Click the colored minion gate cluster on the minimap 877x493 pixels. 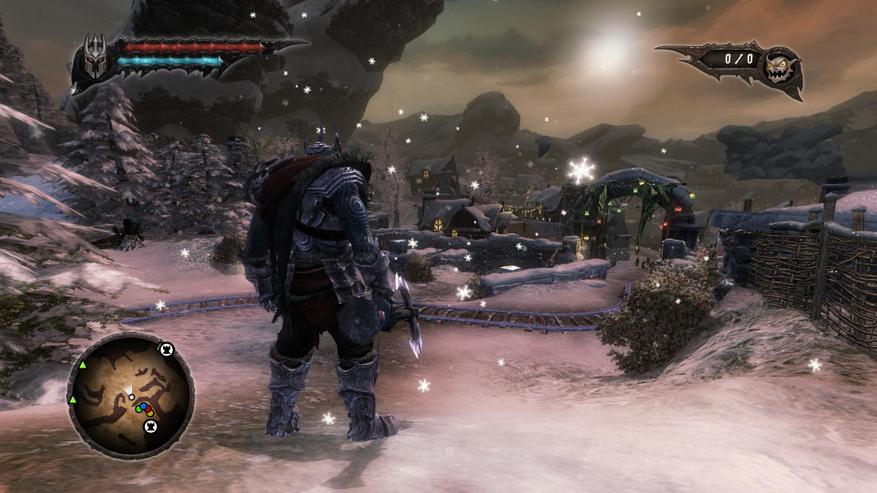(x=142, y=408)
